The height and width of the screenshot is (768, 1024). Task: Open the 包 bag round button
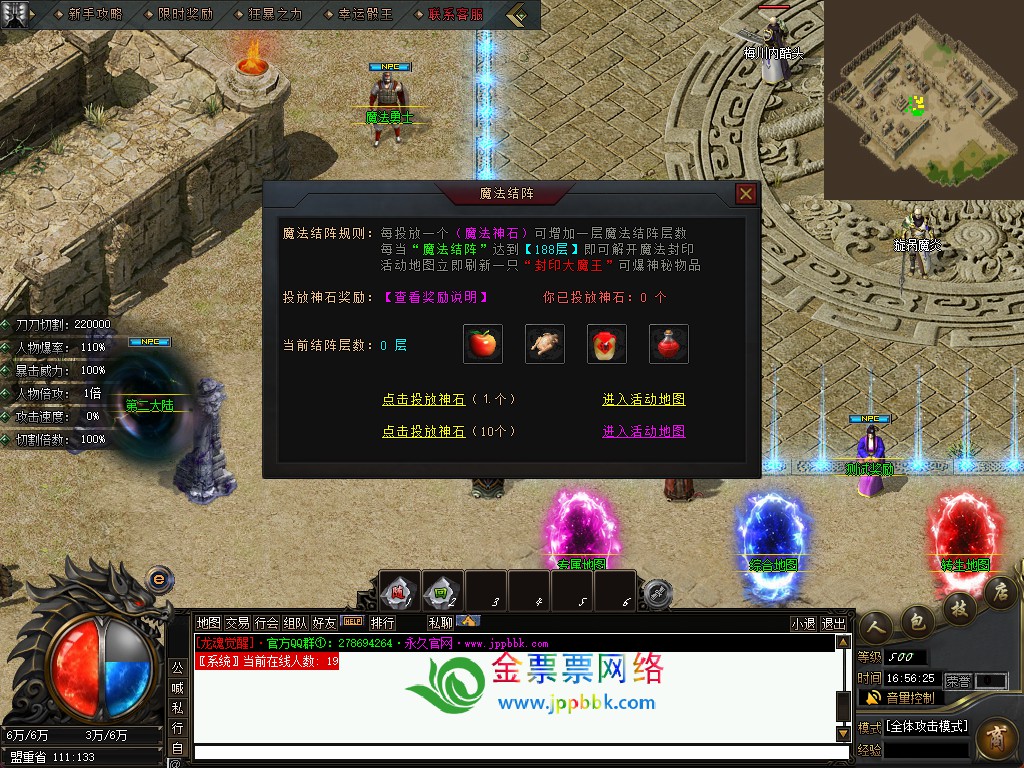[916, 621]
